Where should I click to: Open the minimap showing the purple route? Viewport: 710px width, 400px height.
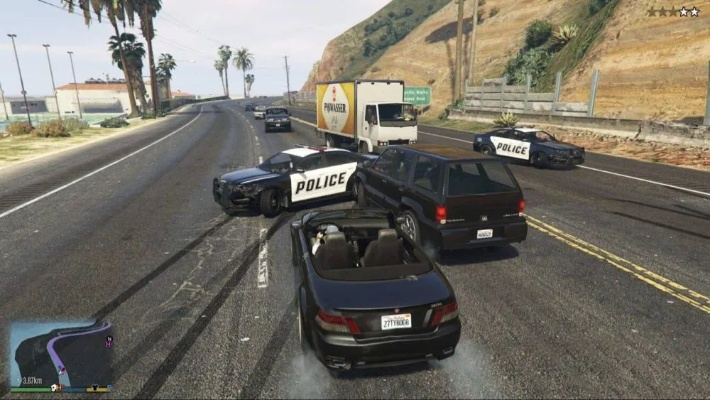pyautogui.click(x=60, y=354)
